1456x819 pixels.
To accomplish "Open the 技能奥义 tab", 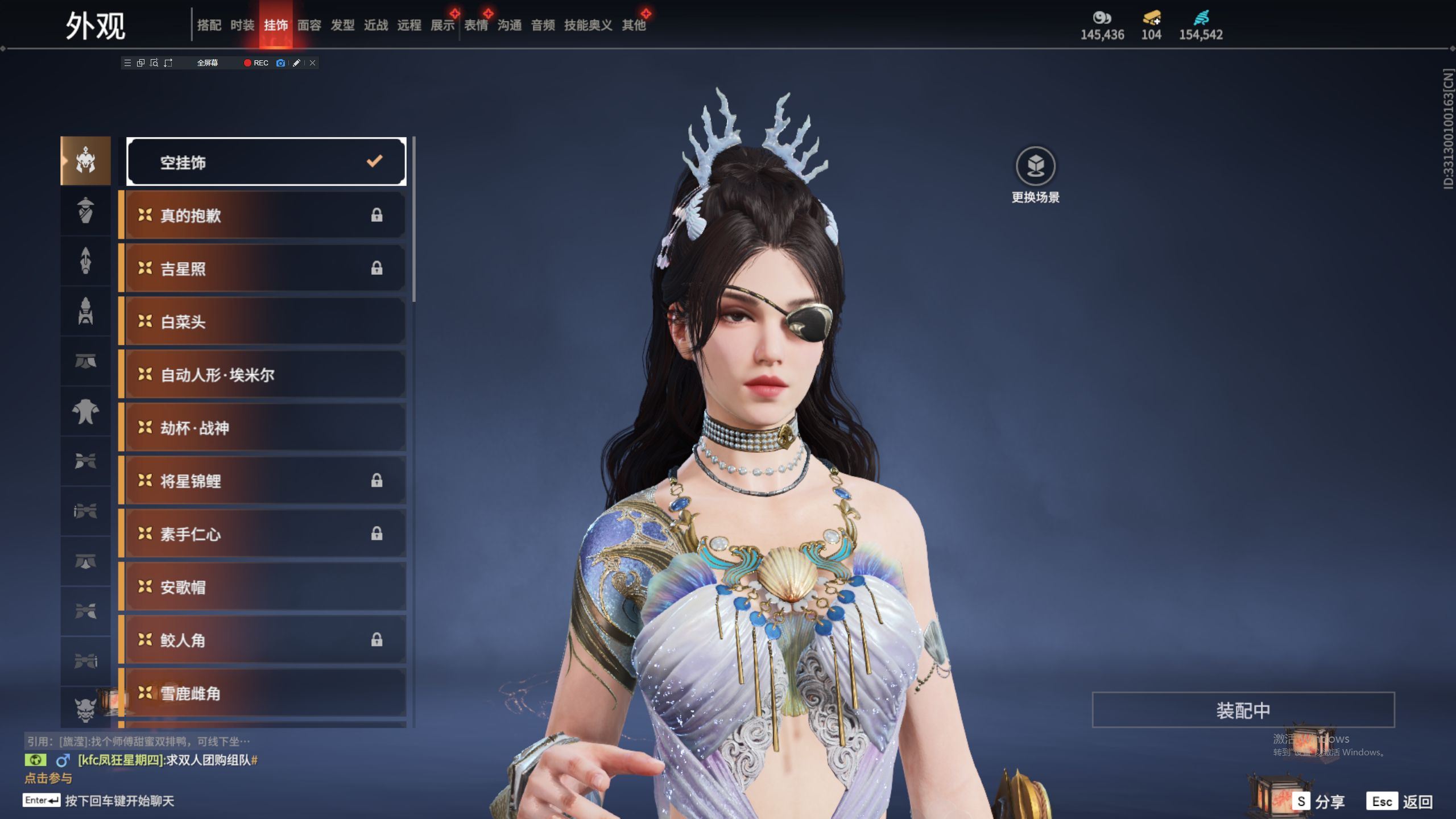I will click(588, 25).
